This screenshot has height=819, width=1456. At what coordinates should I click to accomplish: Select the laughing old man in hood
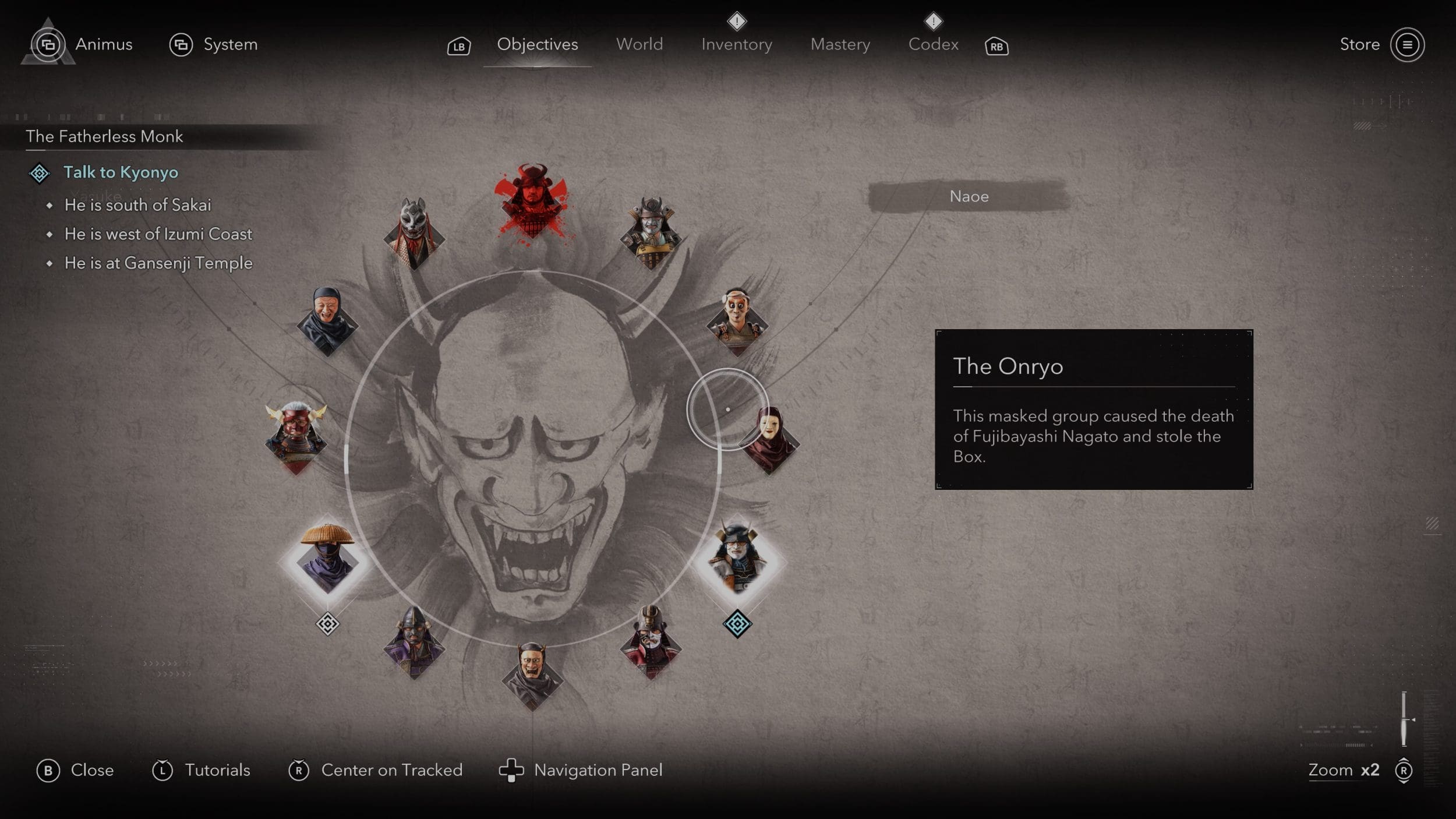[327, 320]
